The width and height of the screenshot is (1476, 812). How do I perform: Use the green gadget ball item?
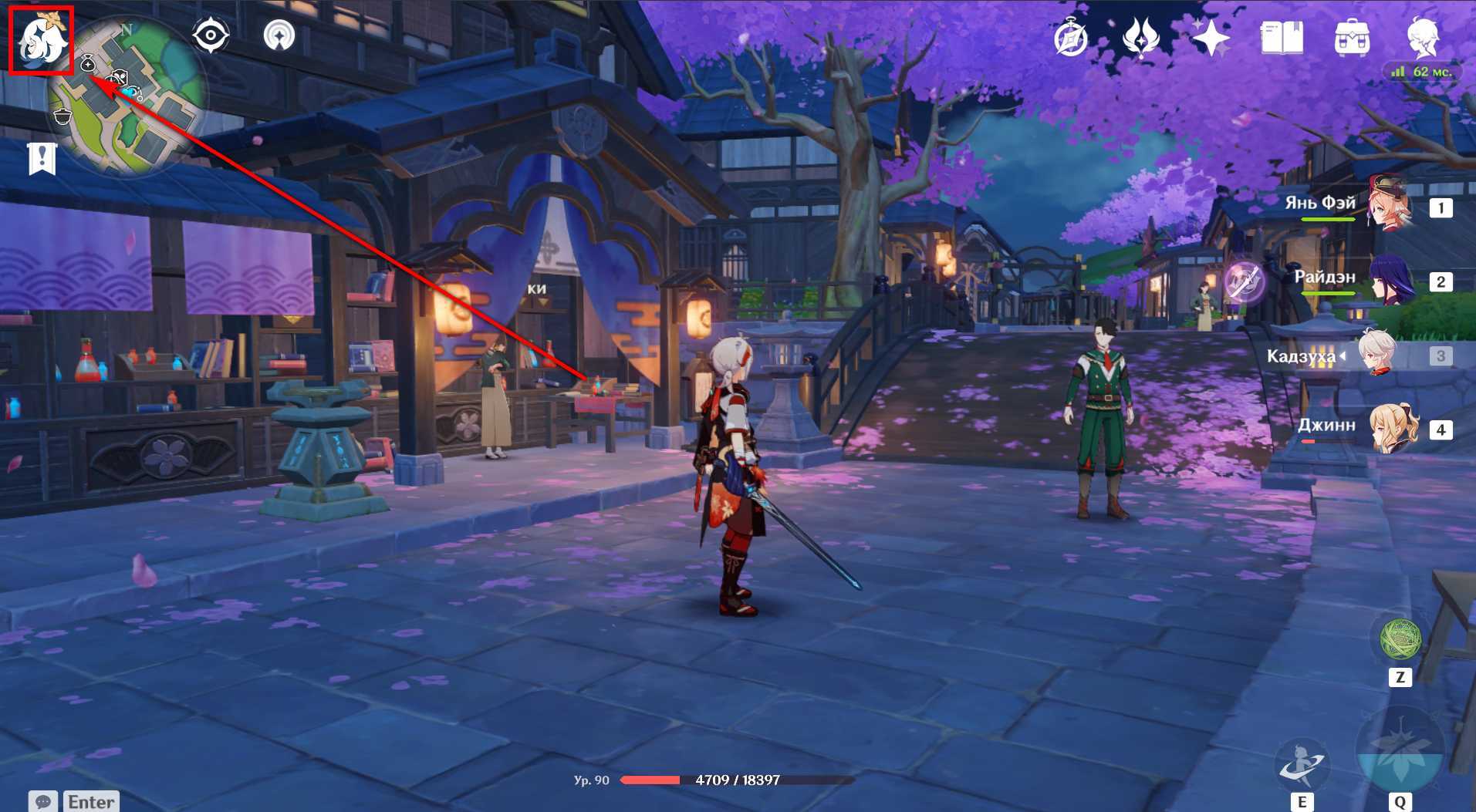[x=1400, y=639]
